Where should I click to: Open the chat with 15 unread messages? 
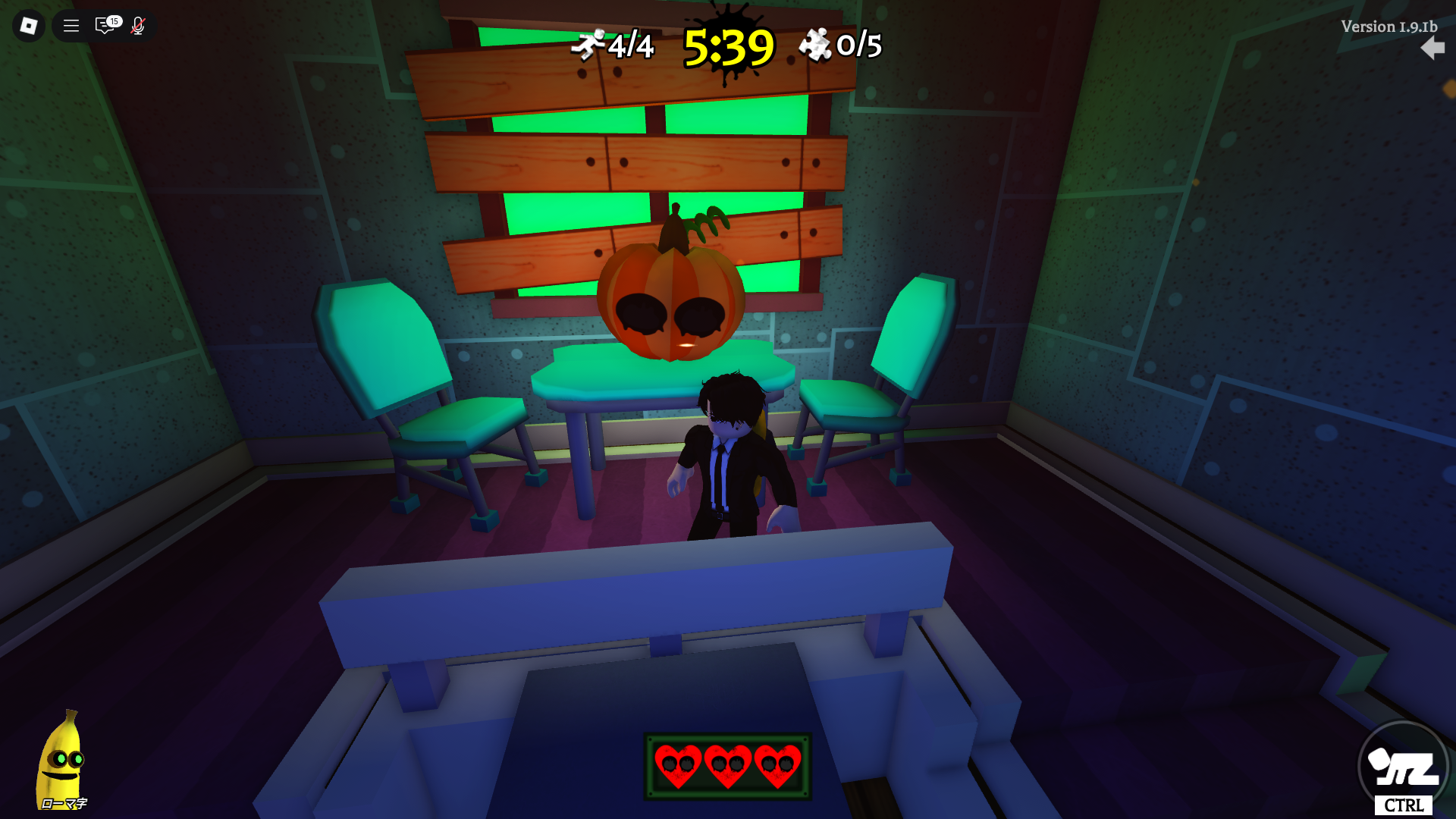point(105,26)
